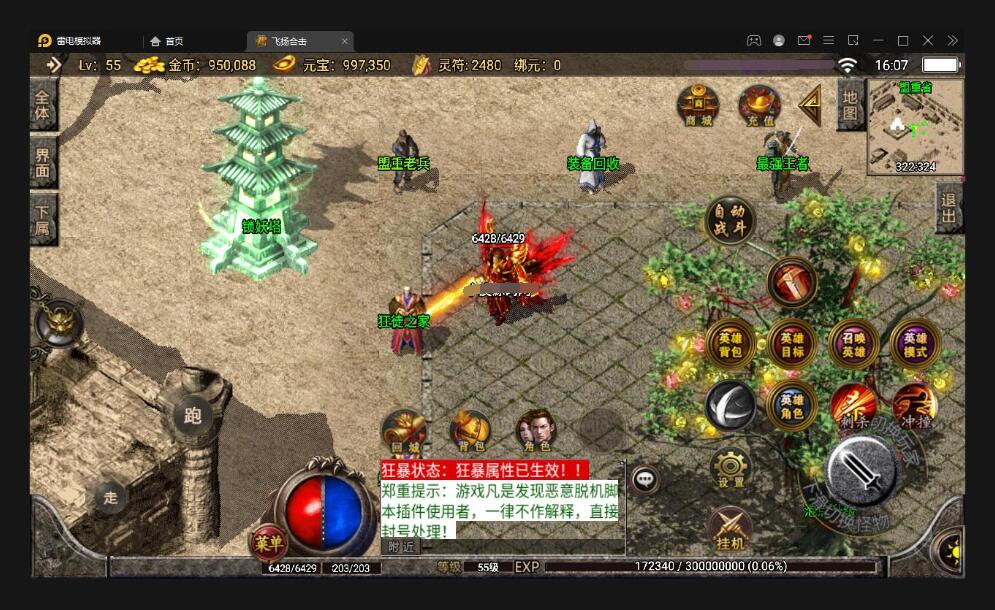995x610 pixels.
Task: Open the 英雄背包 hero bag
Action: click(730, 345)
